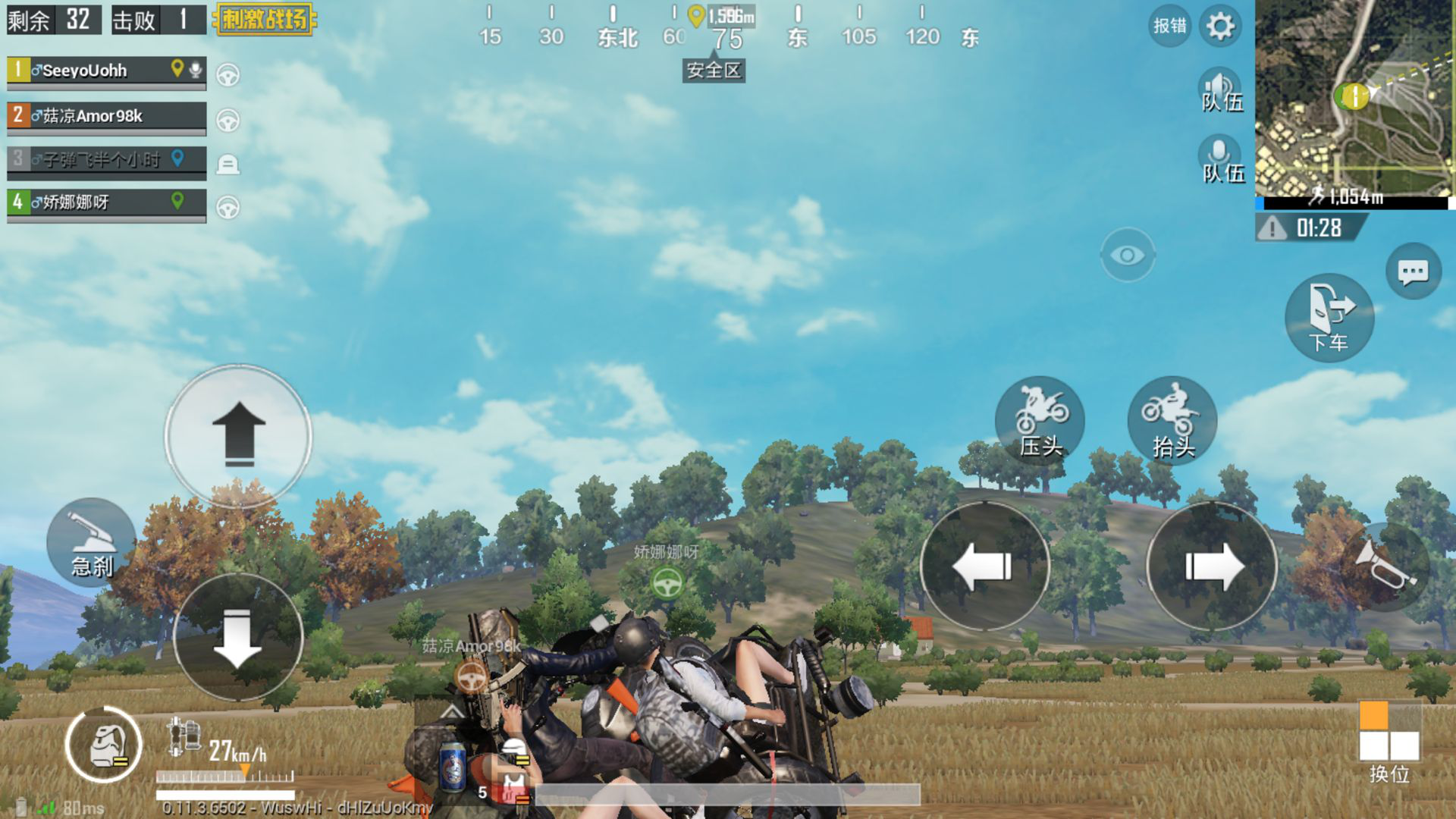Screen dimensions: 1456x819
Task: Tap the 报错 report button
Action: 1169,27
